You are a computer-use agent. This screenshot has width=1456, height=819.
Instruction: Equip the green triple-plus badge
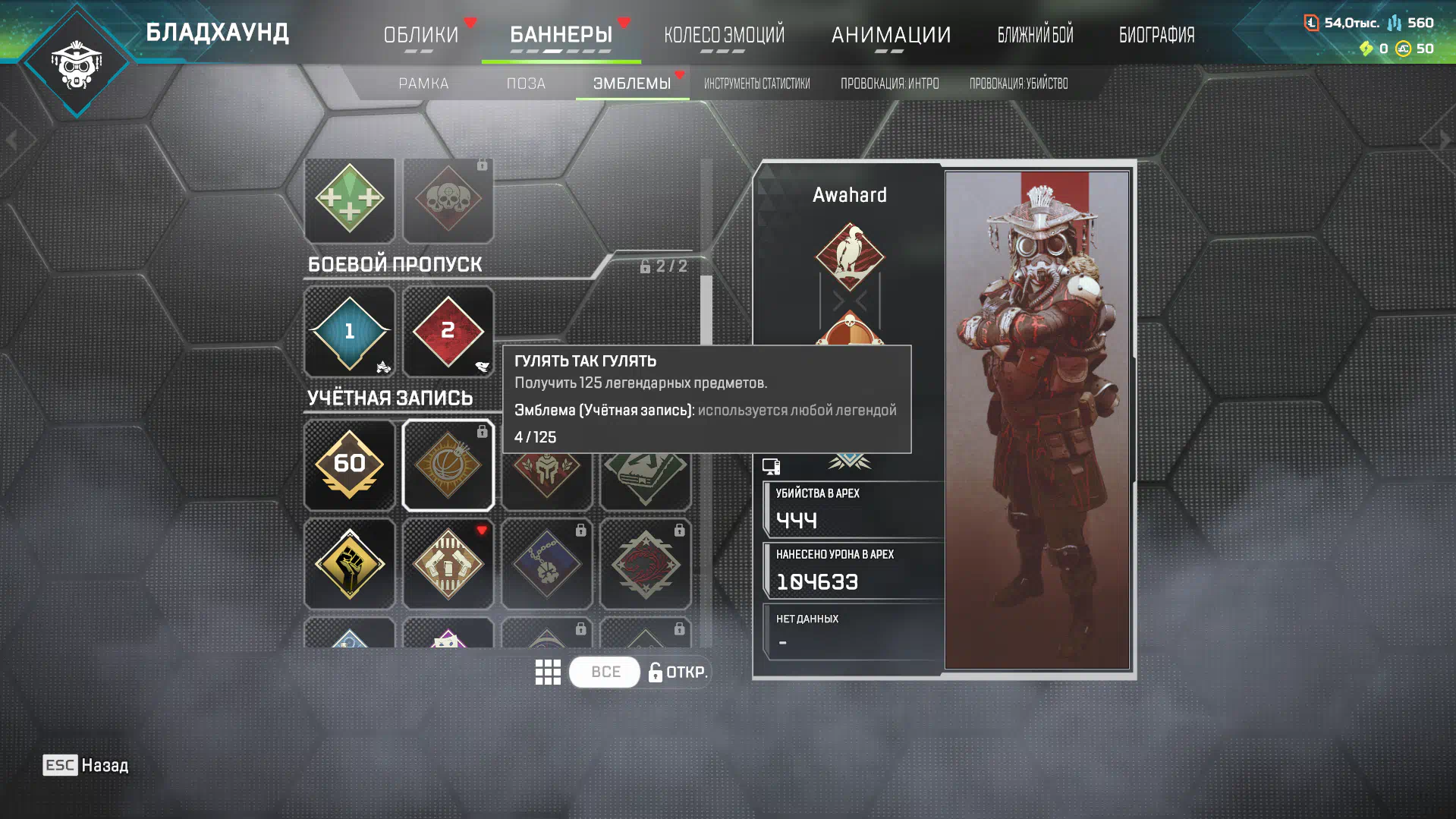[349, 200]
